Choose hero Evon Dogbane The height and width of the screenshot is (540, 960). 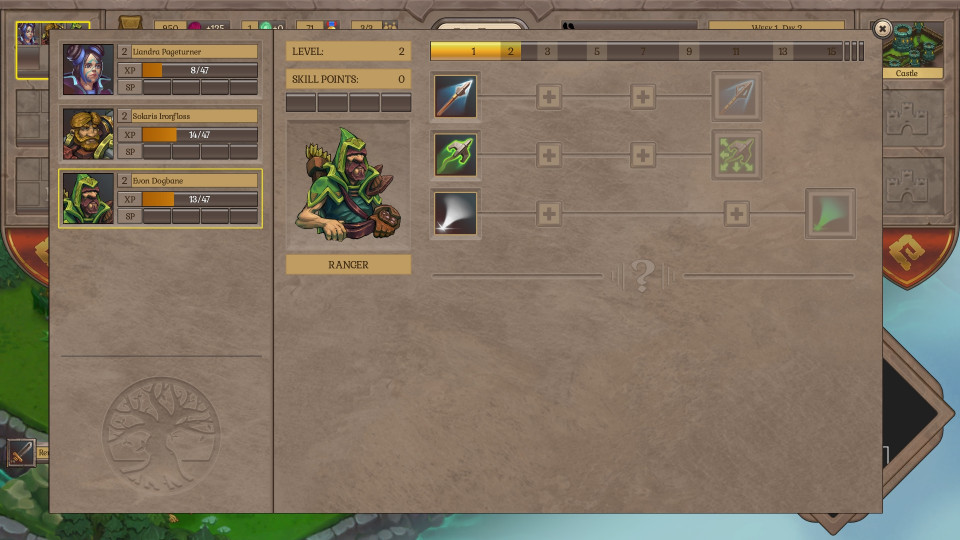pyautogui.click(x=160, y=198)
